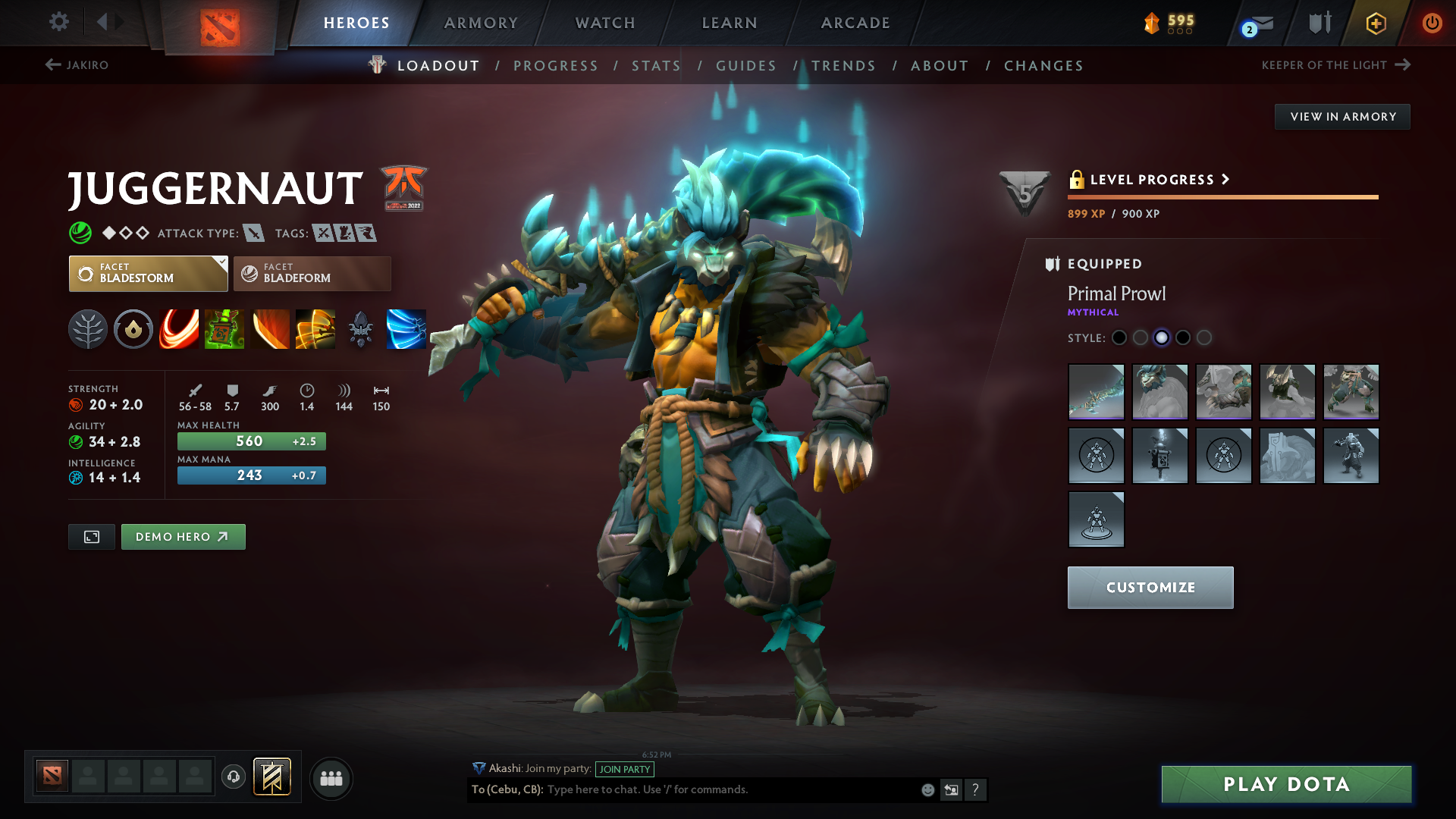The width and height of the screenshot is (1456, 819).
Task: Select the Bladeform facet
Action: point(311,274)
